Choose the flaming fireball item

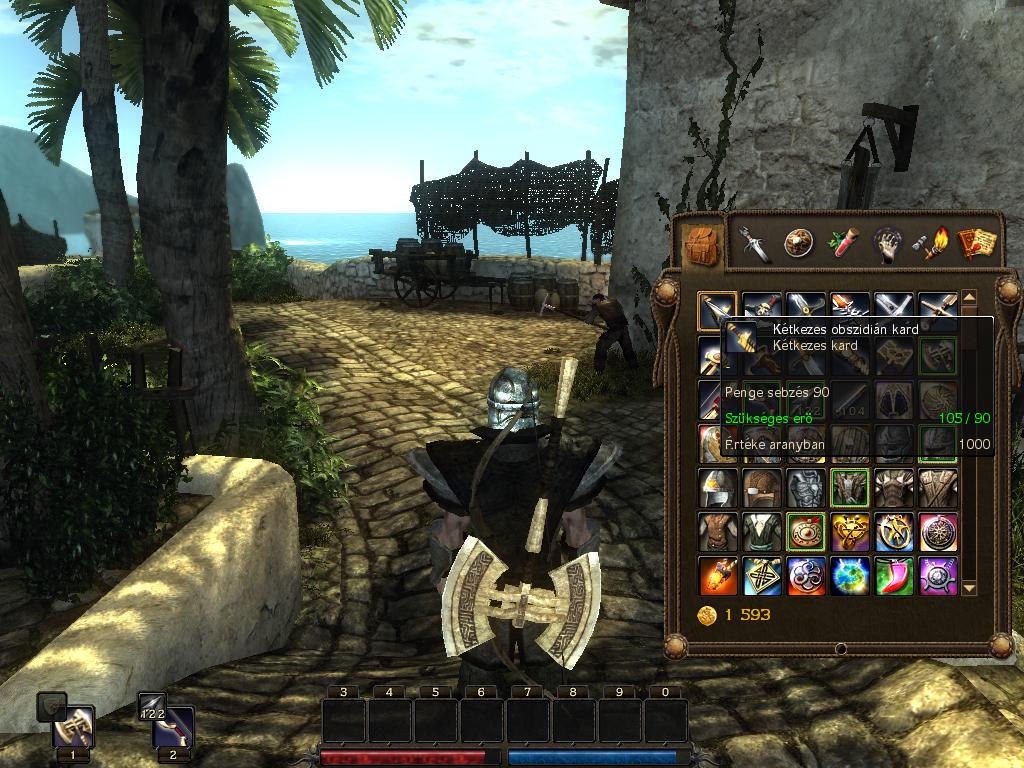click(x=718, y=576)
